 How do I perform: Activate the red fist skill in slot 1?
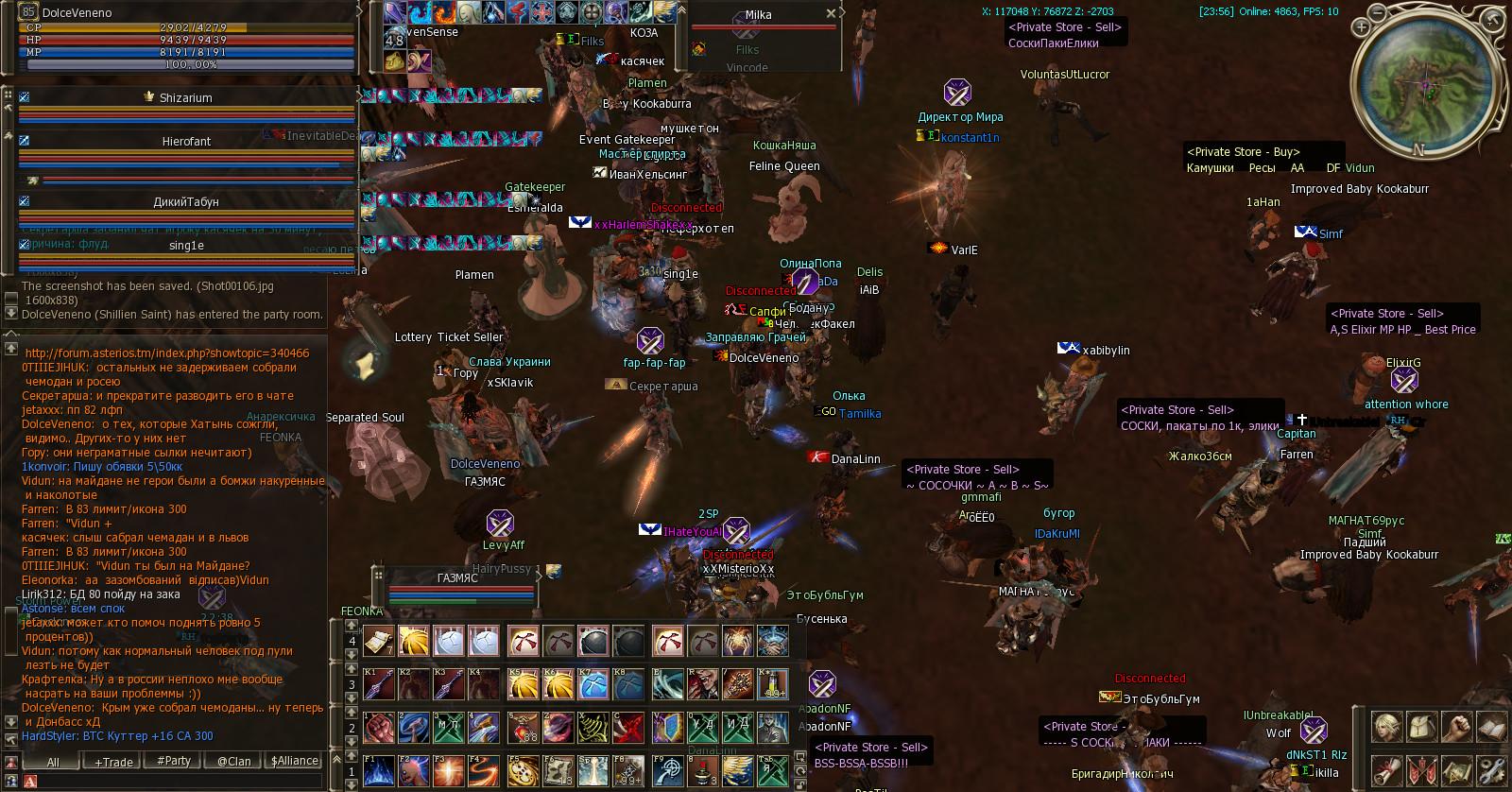pyautogui.click(x=378, y=726)
